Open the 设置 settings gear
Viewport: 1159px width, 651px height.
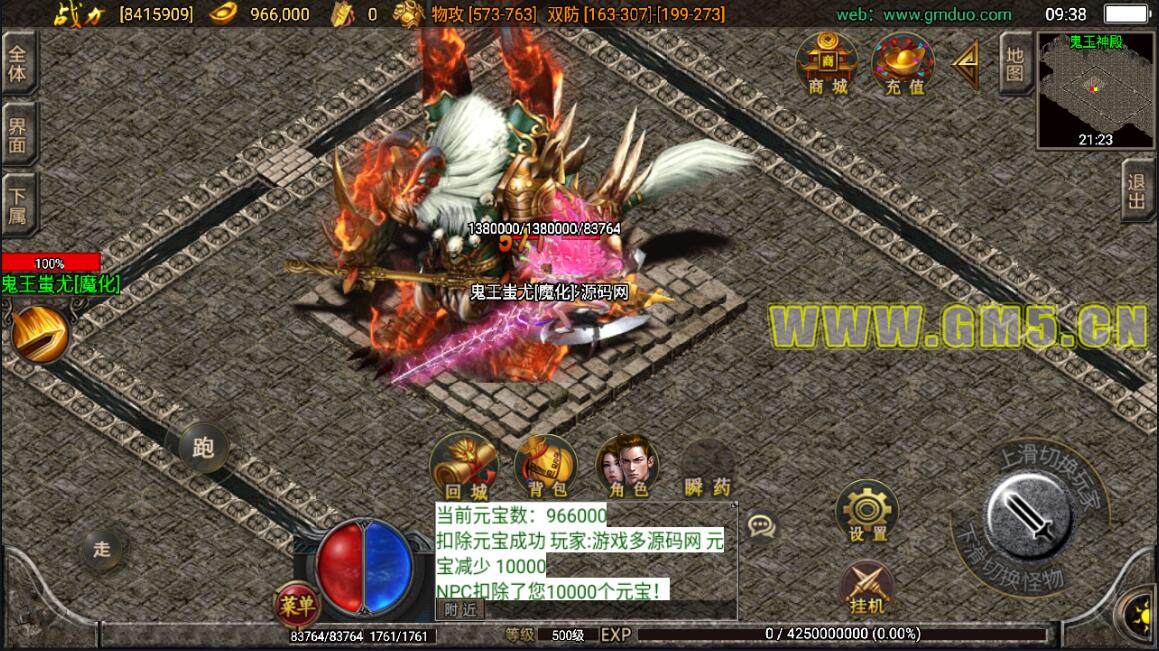pyautogui.click(x=867, y=512)
